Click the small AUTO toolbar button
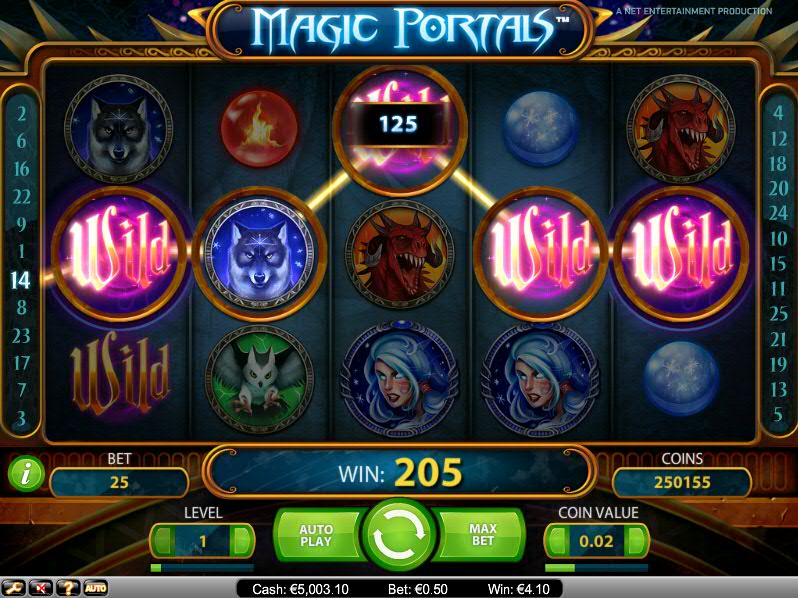 [95, 588]
